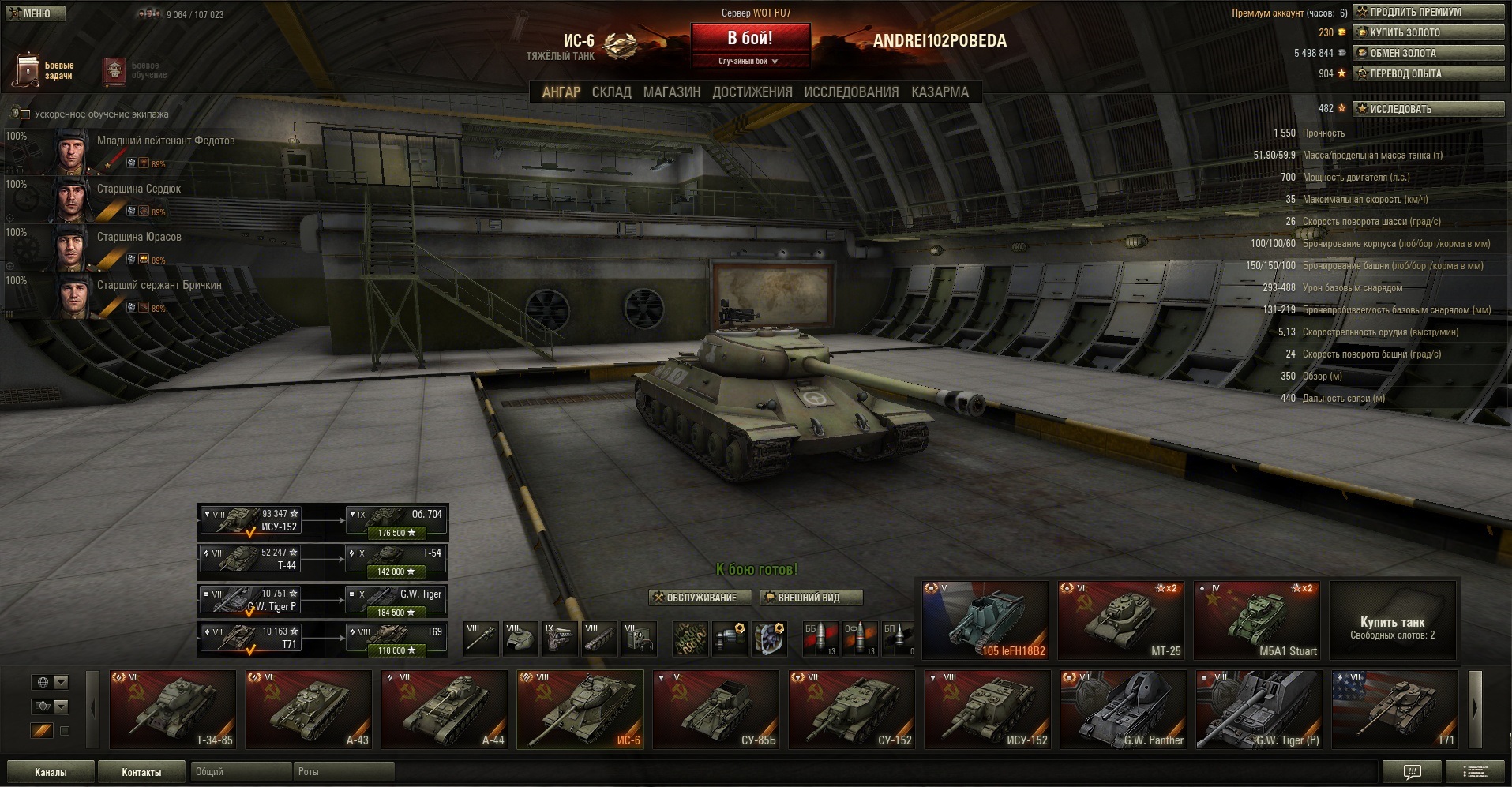This screenshot has width=1512, height=787.
Task: Buy a new tank slot via Купить танк
Action: pyautogui.click(x=1392, y=620)
